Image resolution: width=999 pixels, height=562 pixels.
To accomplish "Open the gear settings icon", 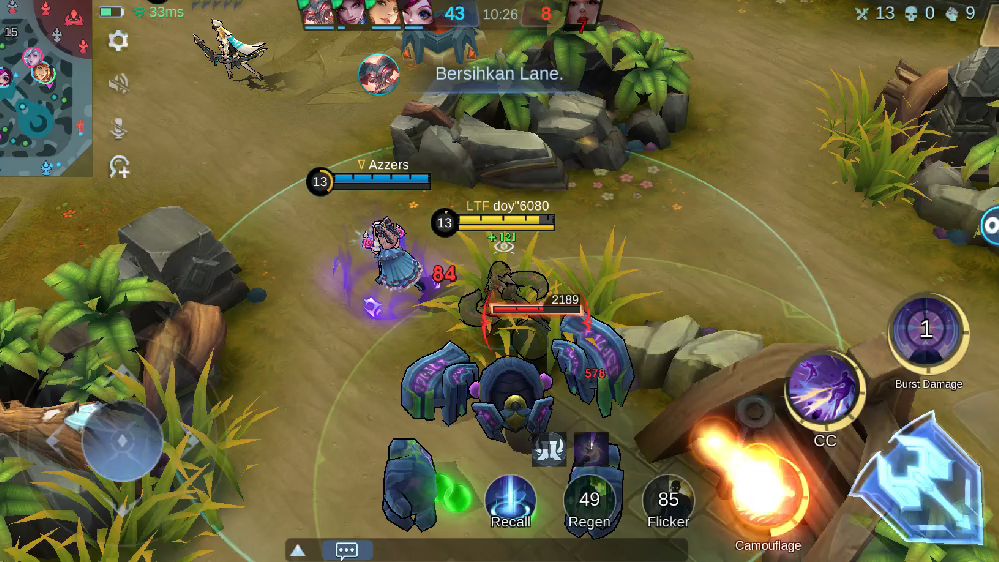I will [118, 41].
